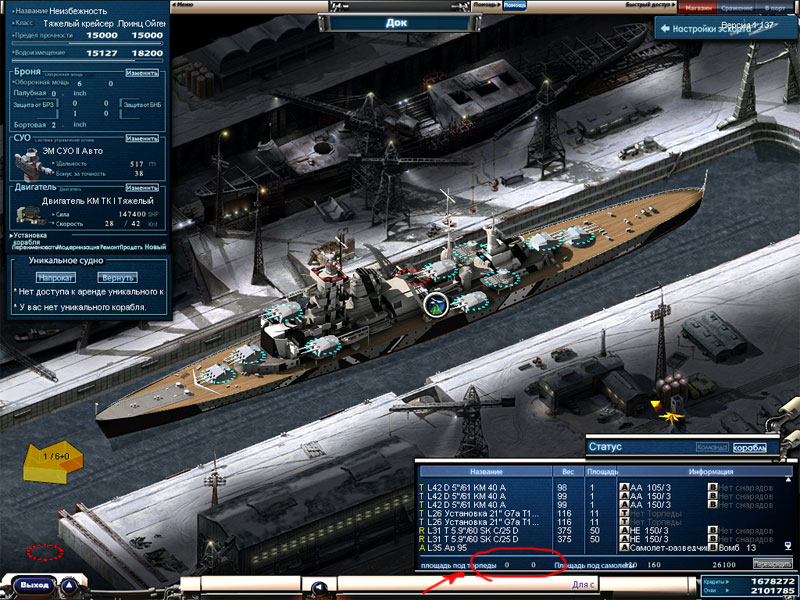This screenshot has width=800, height=600.
Task: Select the Ремонт repair option
Action: tap(108, 246)
